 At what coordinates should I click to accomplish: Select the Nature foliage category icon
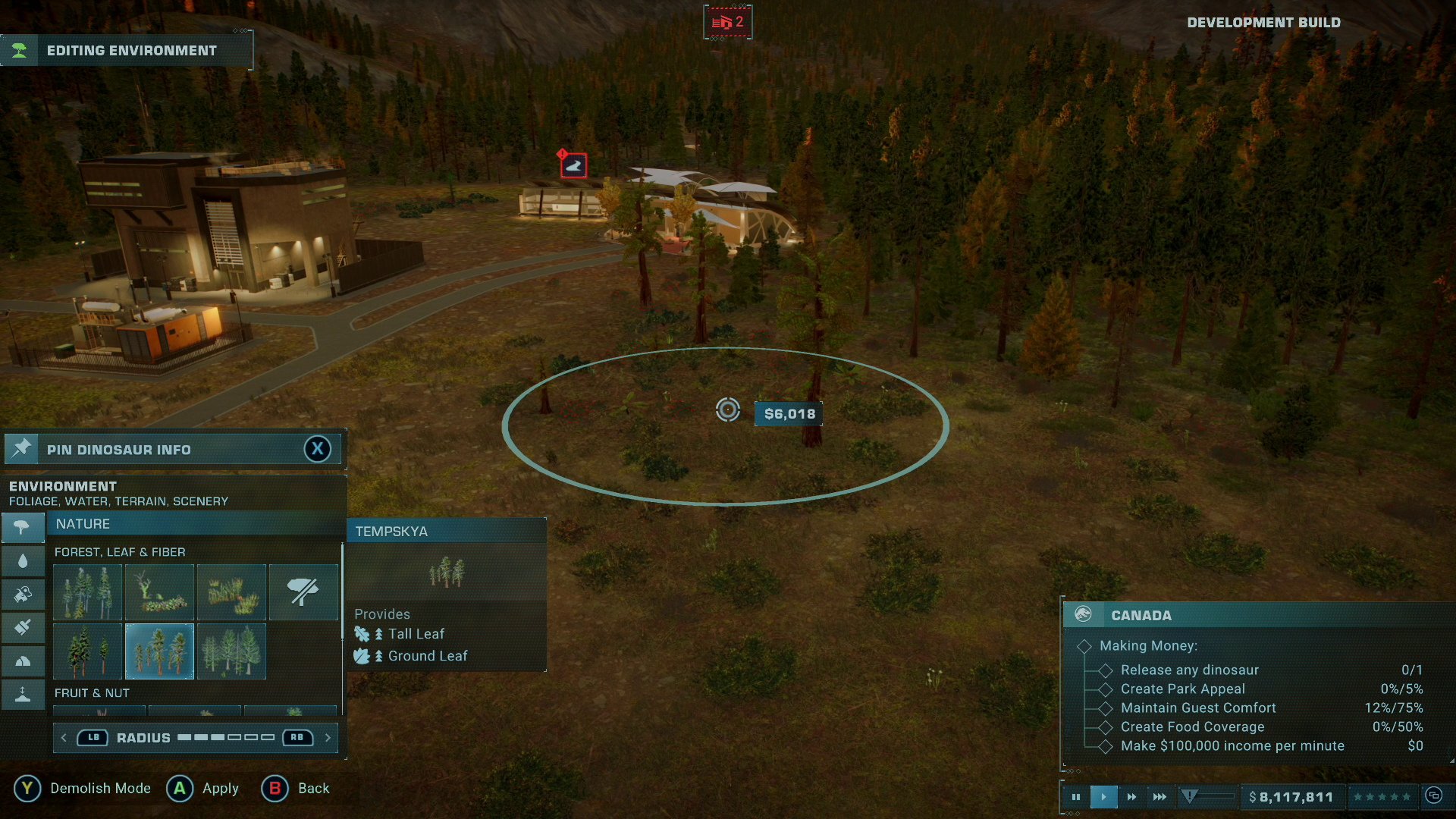point(23,528)
